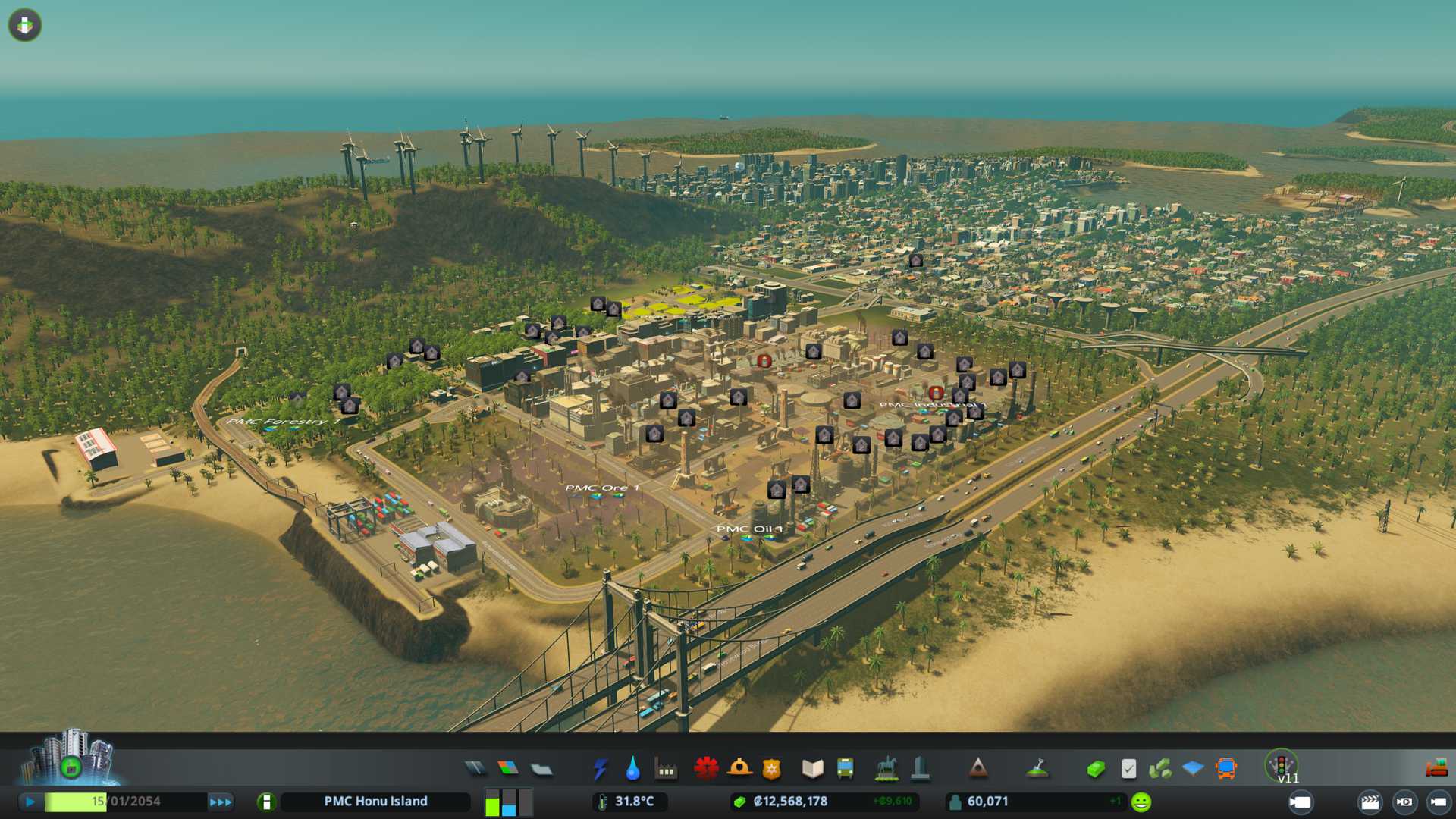Open the Economy money panel
This screenshot has width=1456, height=819.
(1095, 769)
